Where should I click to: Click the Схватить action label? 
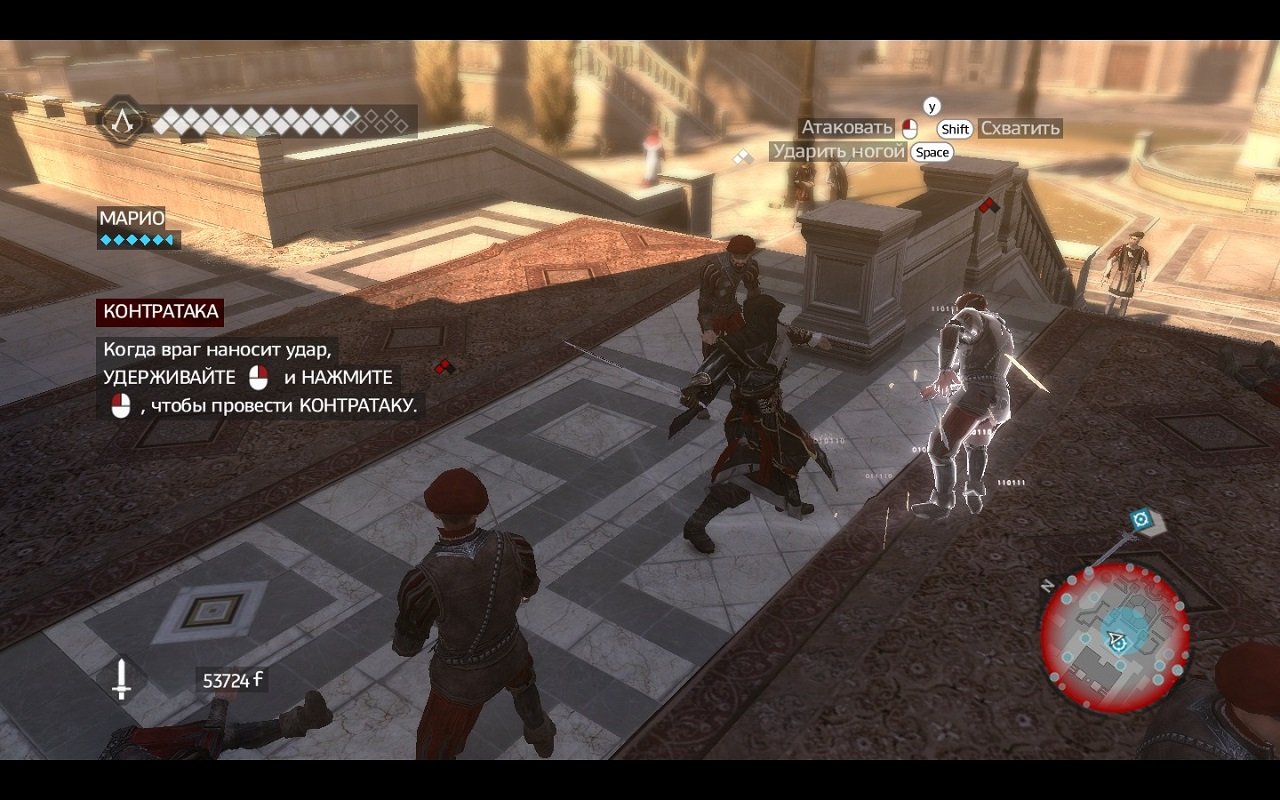(x=1018, y=128)
